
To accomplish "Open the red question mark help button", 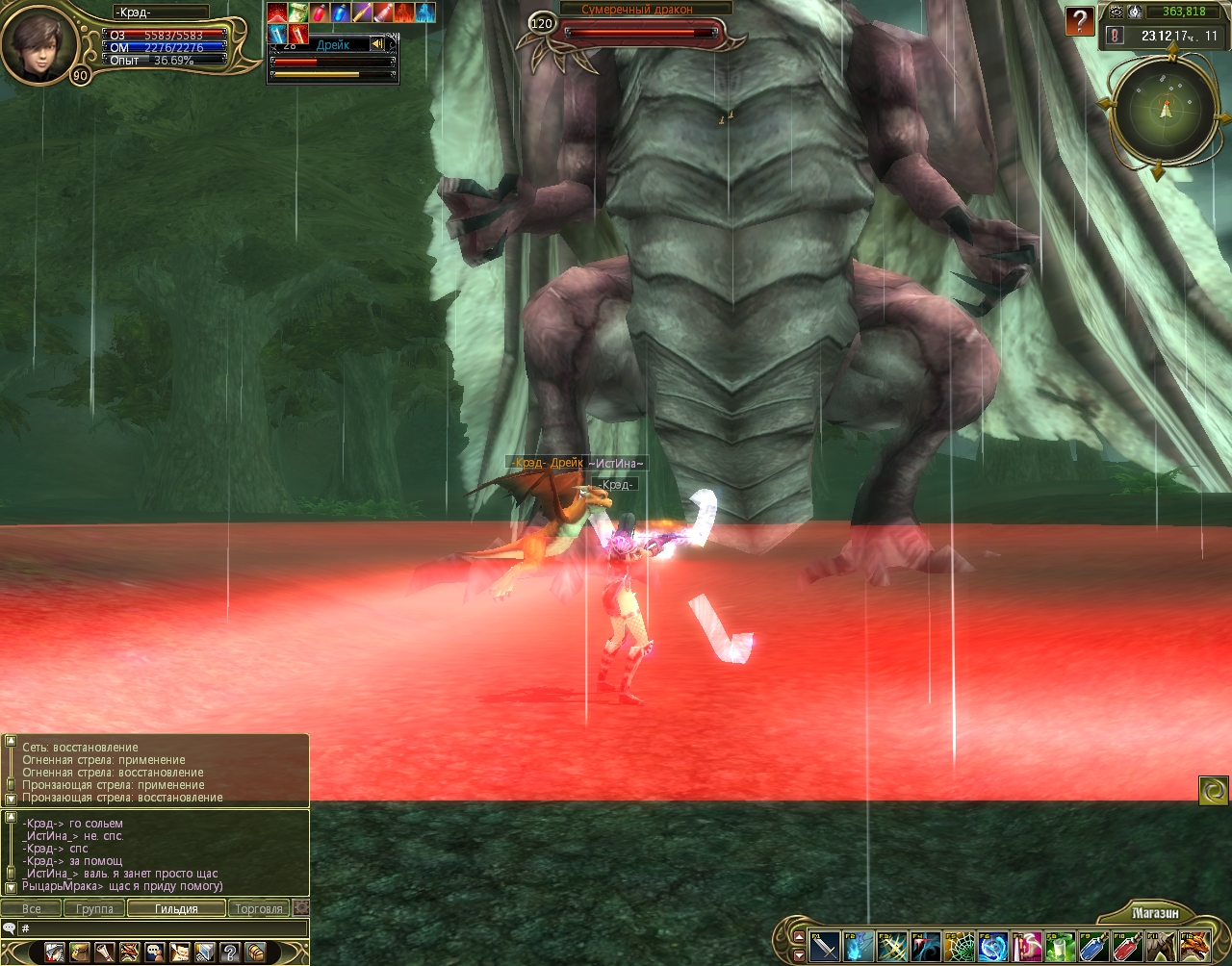I will 1080,21.
